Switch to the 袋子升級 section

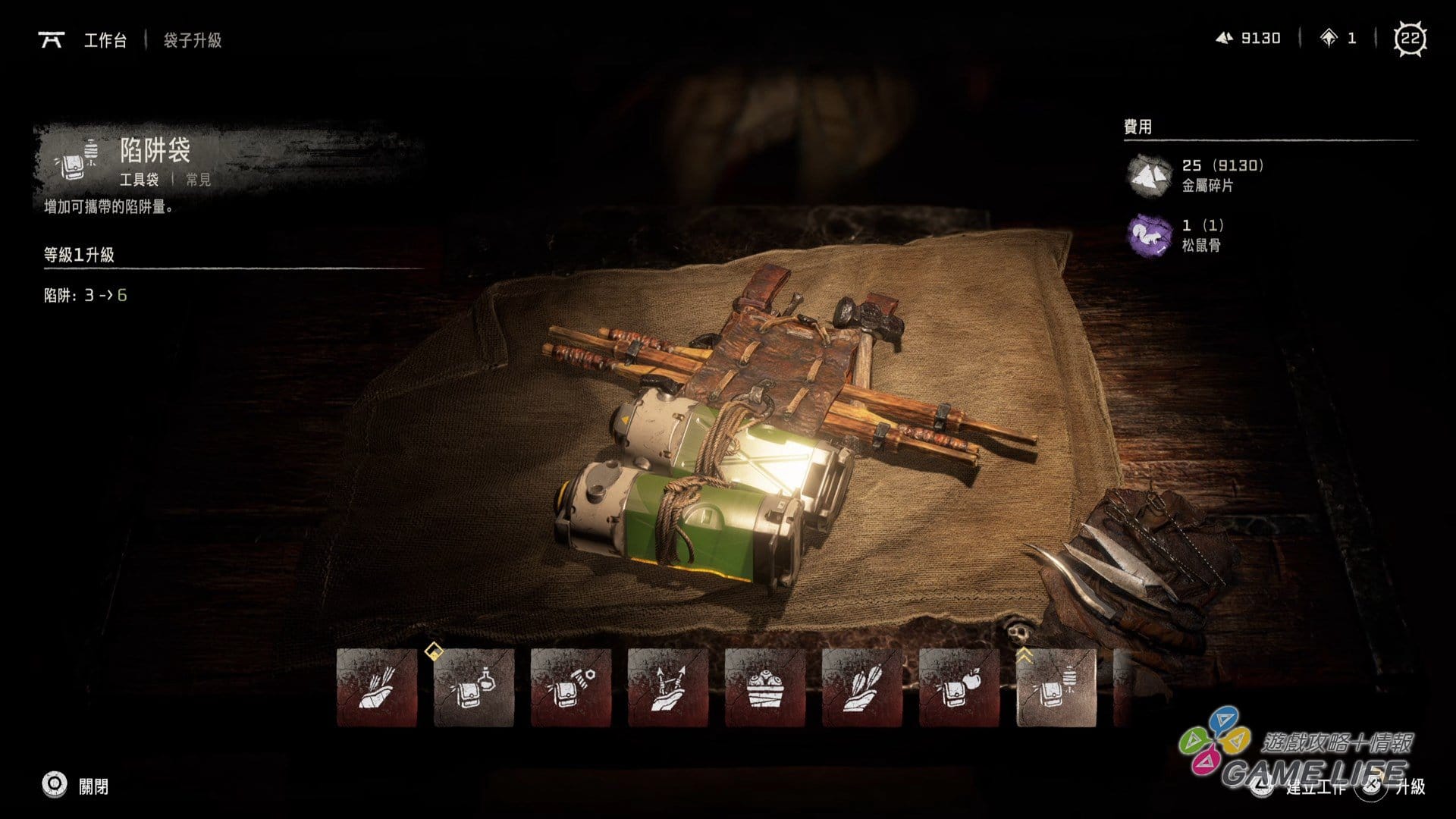193,40
